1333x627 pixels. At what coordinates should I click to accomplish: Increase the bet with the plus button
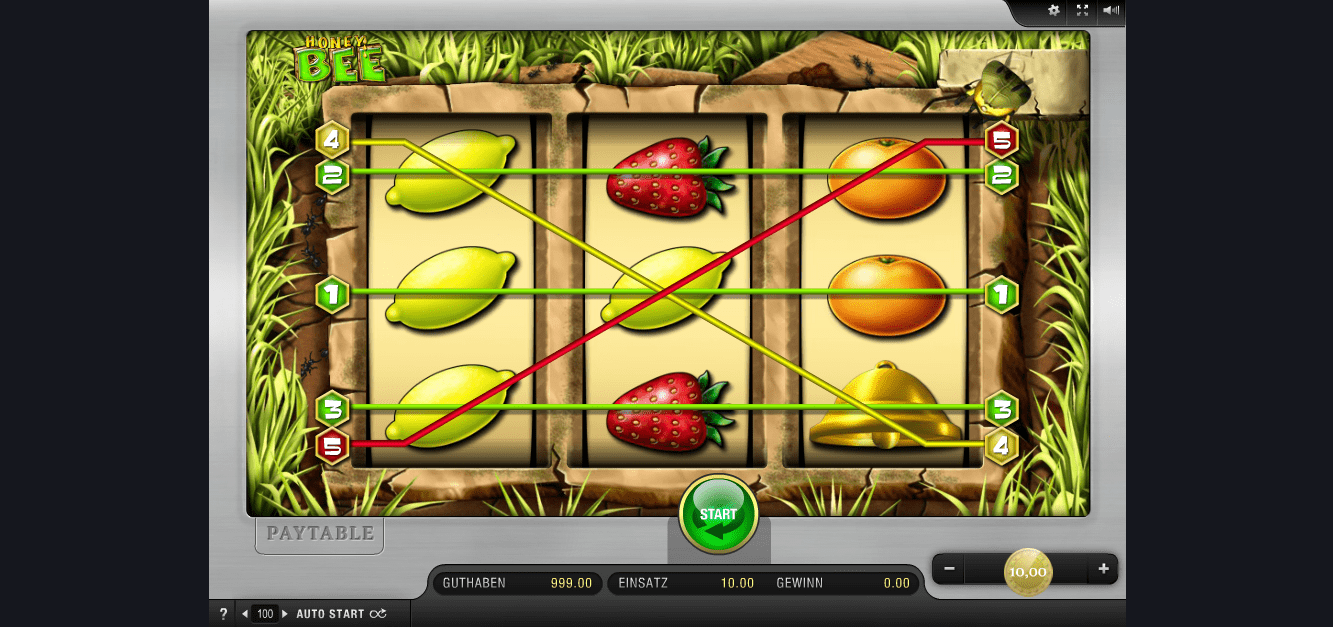(x=1103, y=569)
